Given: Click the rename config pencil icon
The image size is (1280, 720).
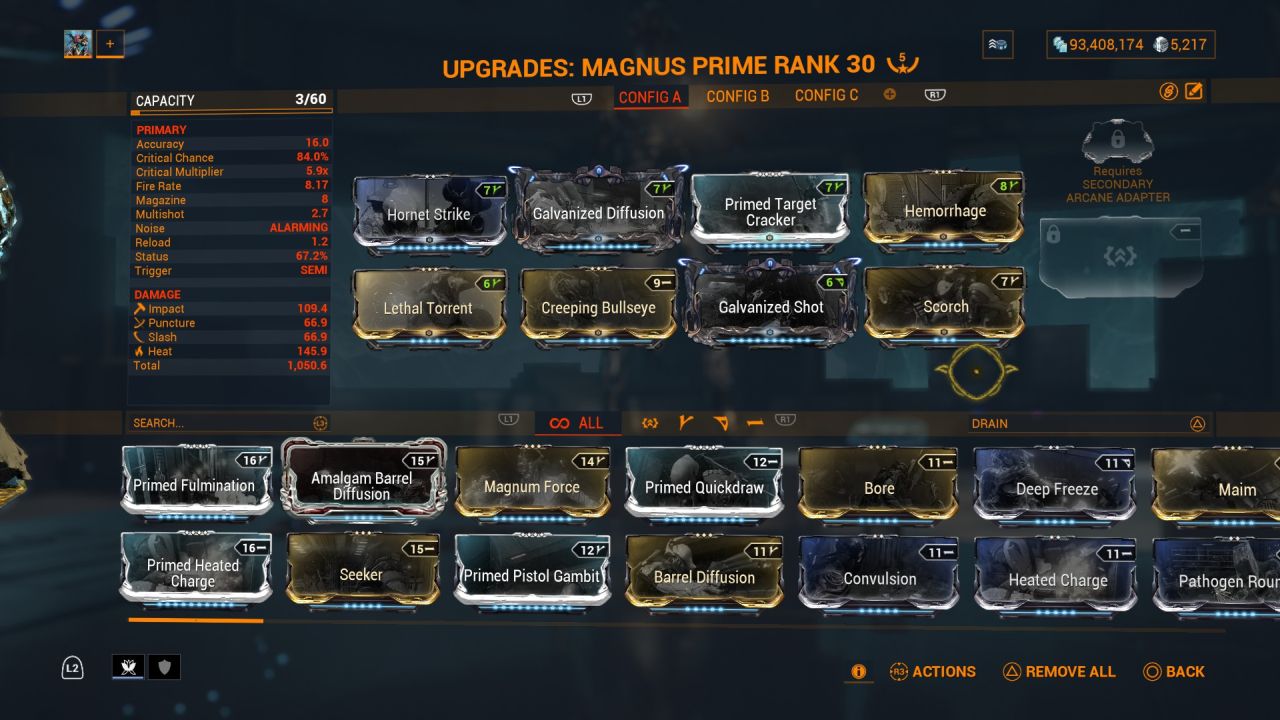Looking at the screenshot, I should point(1192,90).
